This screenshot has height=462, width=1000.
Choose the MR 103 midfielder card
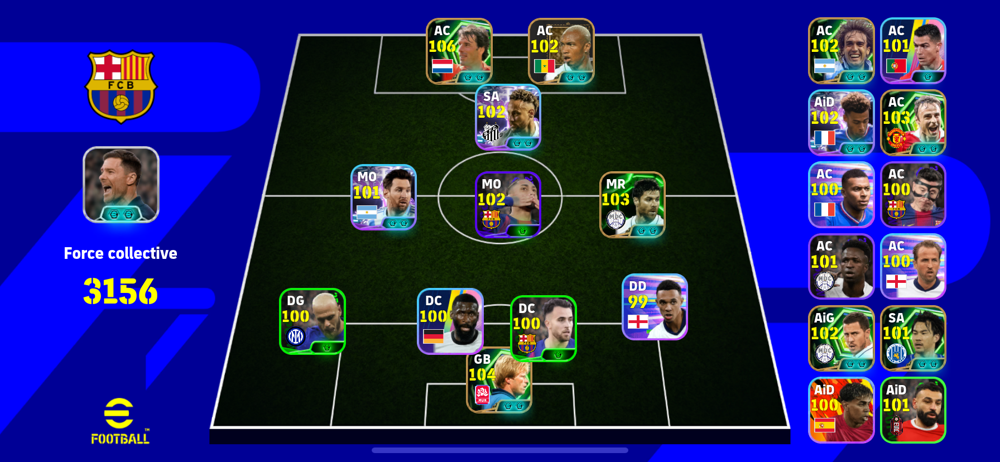(632, 204)
